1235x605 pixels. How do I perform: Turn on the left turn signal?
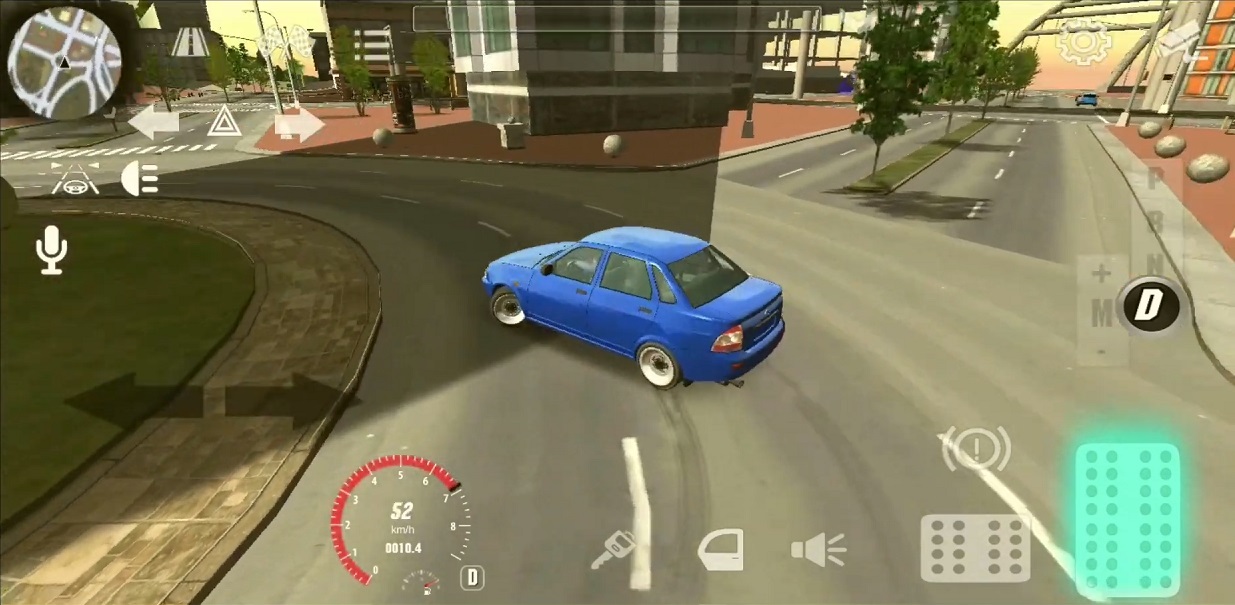153,123
